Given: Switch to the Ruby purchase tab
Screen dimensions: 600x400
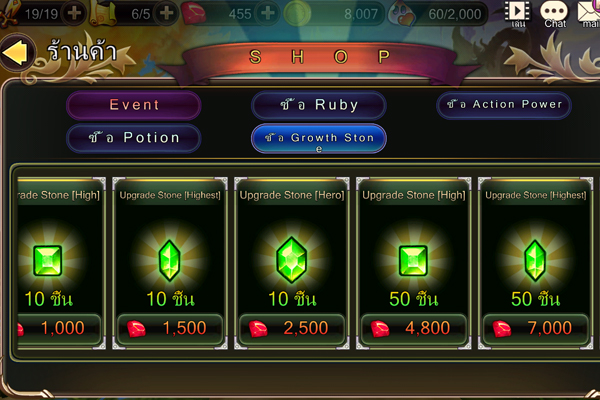Looking at the screenshot, I should [x=319, y=105].
